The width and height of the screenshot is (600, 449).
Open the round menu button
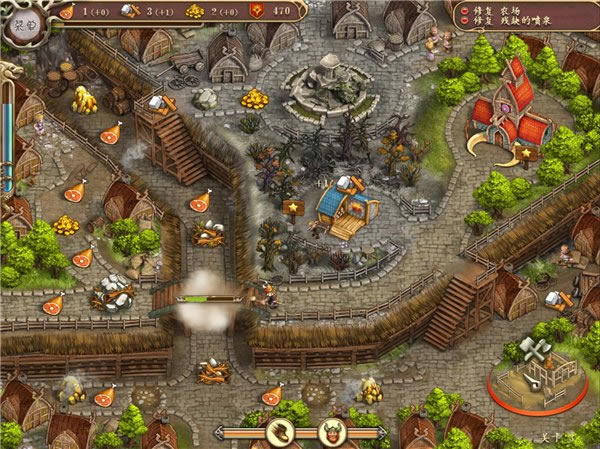[21, 28]
